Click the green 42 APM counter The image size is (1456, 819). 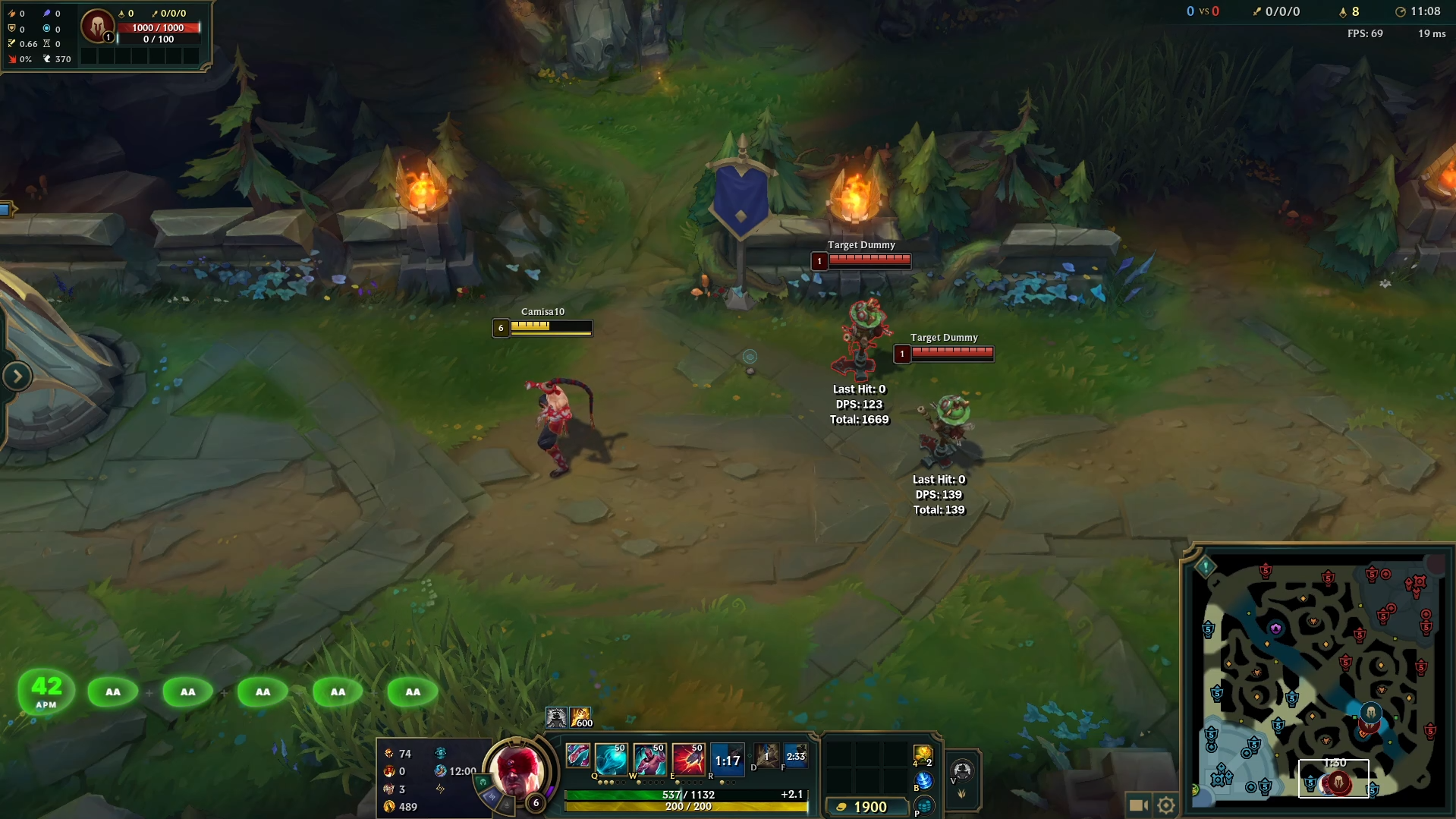coord(46,689)
